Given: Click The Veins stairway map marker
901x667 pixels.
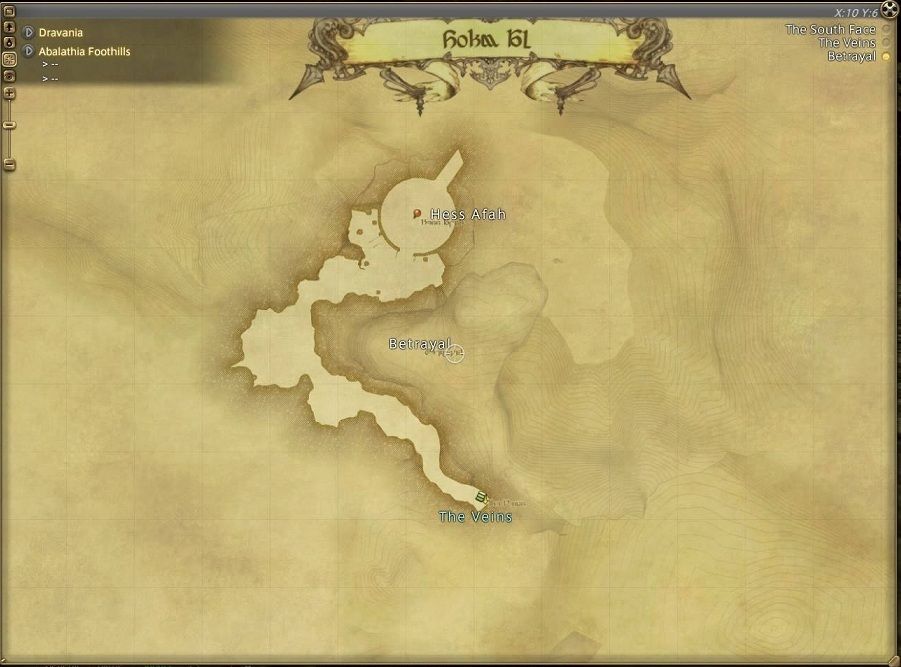Looking at the screenshot, I should pyautogui.click(x=482, y=497).
